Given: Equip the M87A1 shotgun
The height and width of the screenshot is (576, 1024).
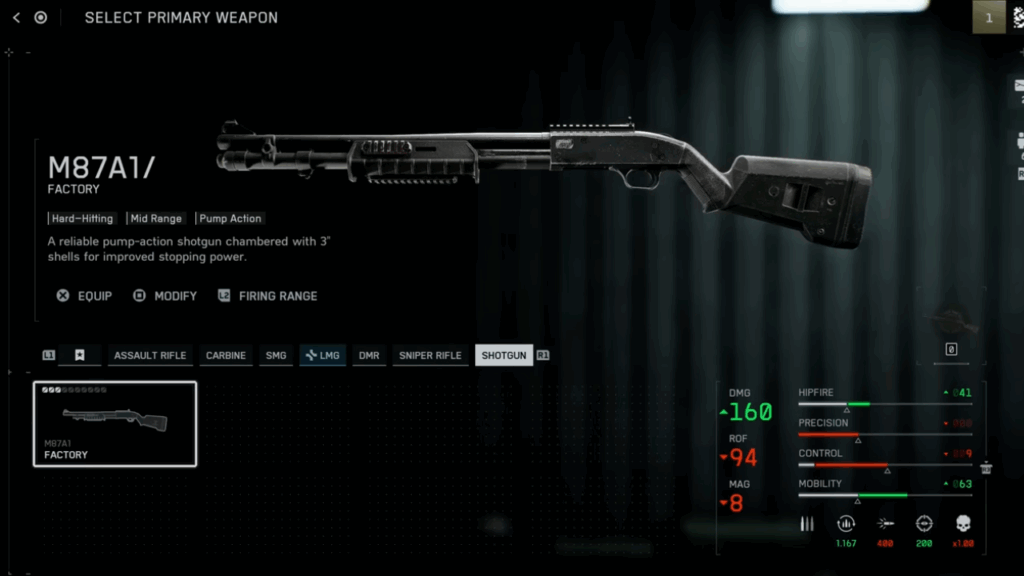Looking at the screenshot, I should [x=85, y=296].
